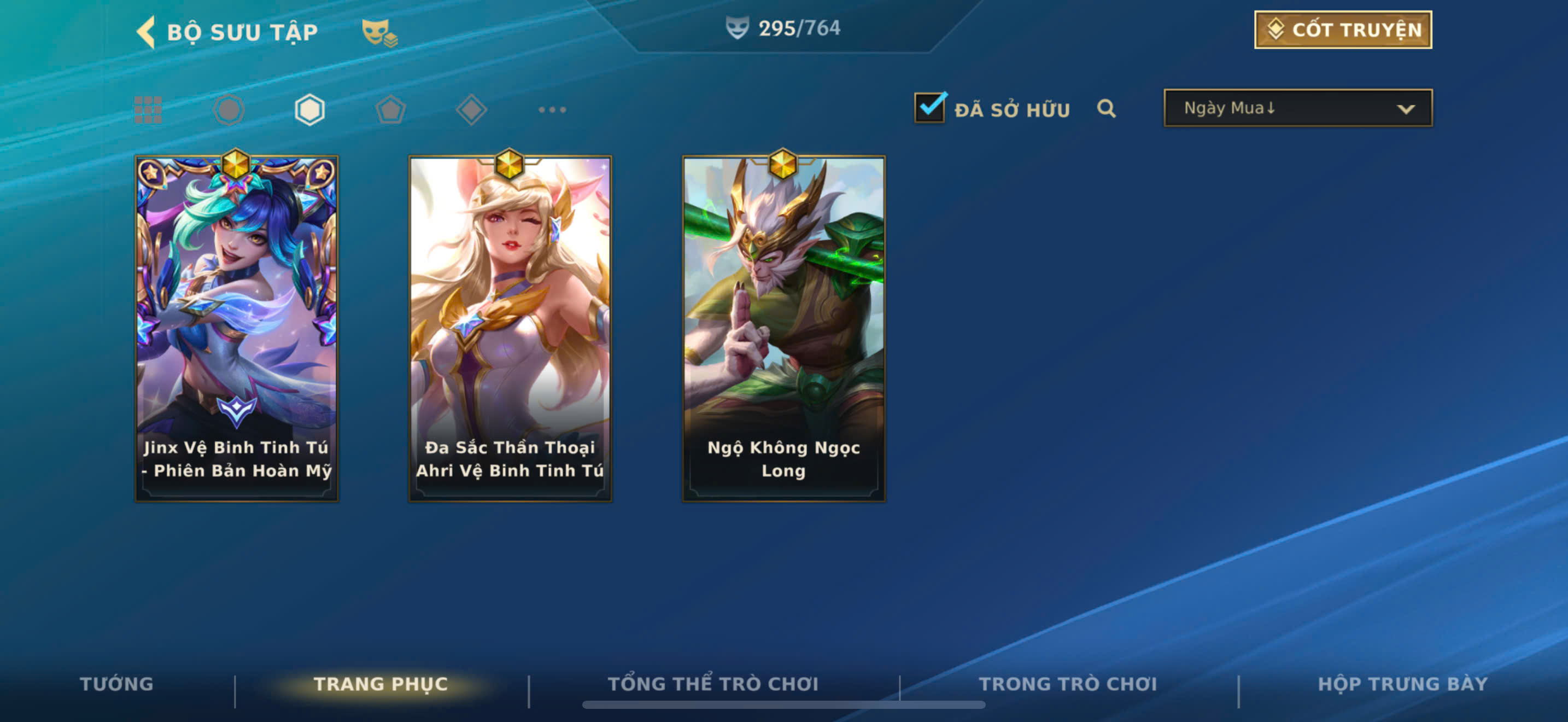Select the hexagon rarity filter
Image resolution: width=1568 pixels, height=722 pixels.
tap(309, 110)
